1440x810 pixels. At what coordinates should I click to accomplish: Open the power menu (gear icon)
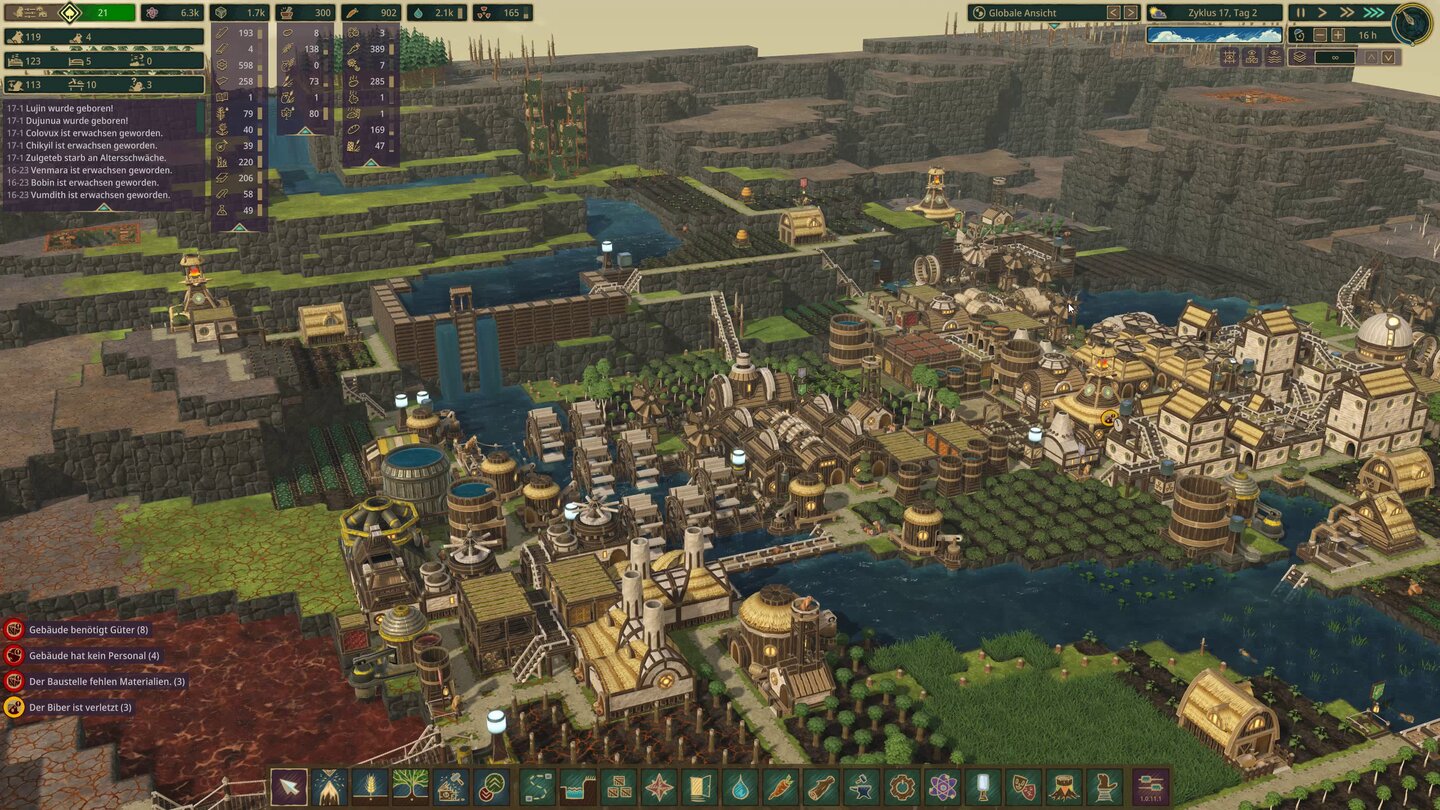pos(901,787)
